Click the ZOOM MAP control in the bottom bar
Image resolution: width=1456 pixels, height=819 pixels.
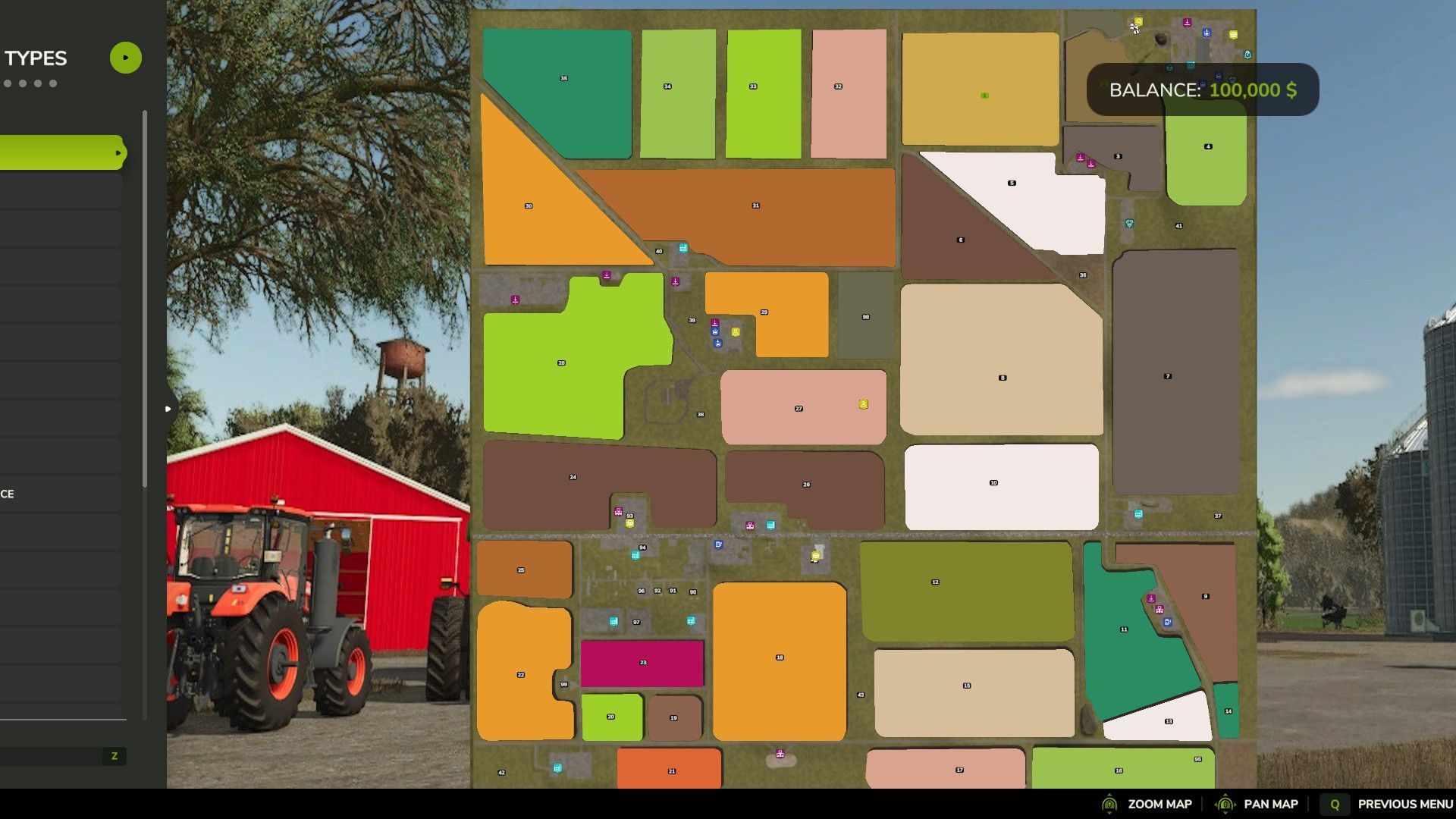tap(1160, 803)
